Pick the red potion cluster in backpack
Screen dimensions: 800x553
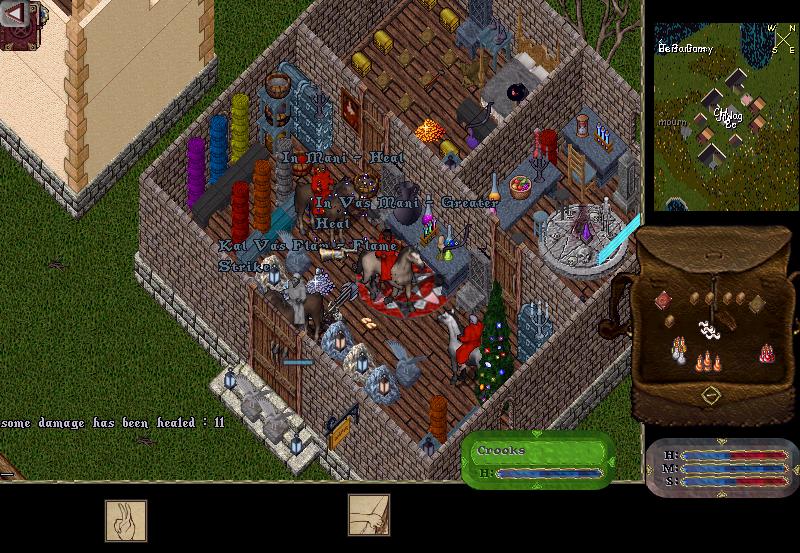(x=767, y=352)
